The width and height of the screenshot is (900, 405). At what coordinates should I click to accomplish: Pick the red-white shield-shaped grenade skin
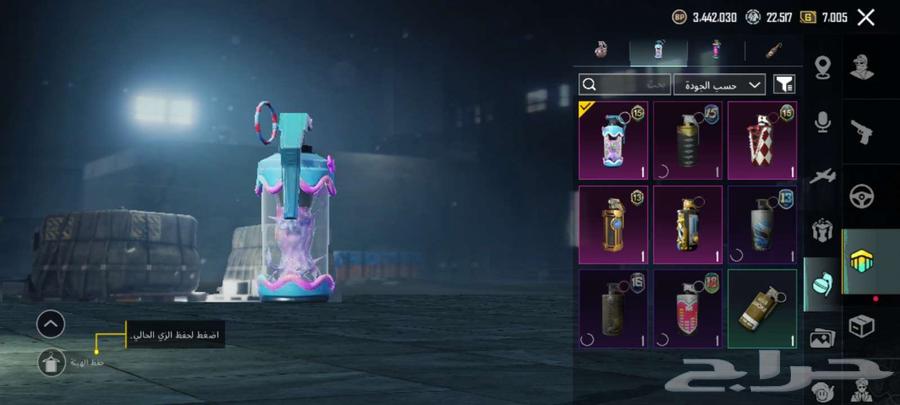pos(688,309)
